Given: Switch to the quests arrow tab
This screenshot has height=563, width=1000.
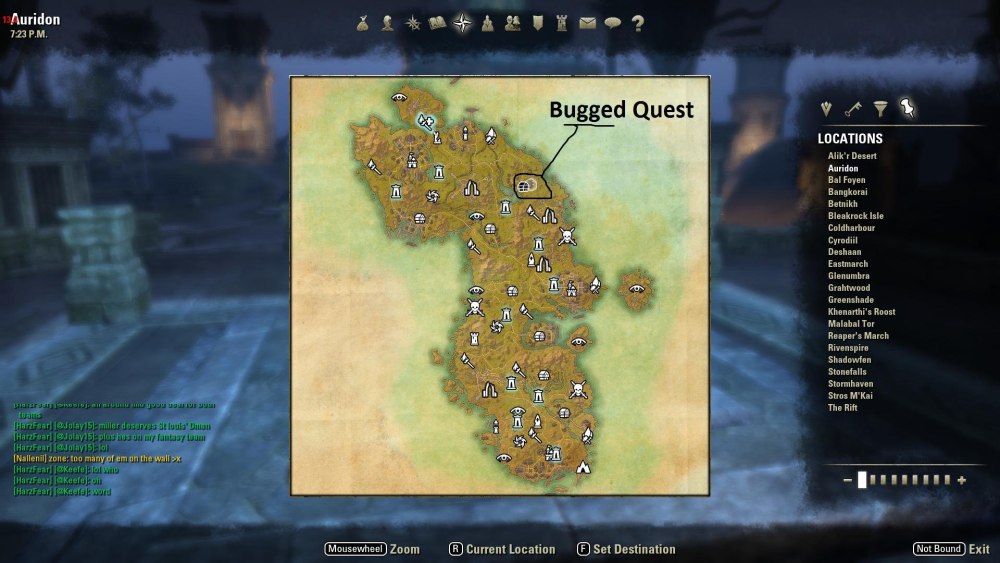Looking at the screenshot, I should point(826,108).
